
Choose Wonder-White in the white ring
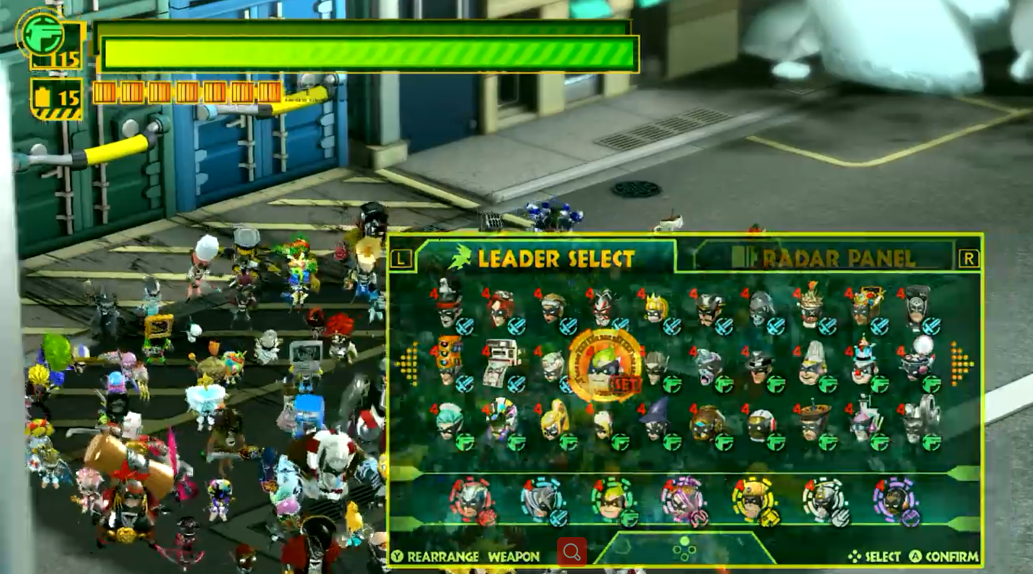(x=824, y=499)
